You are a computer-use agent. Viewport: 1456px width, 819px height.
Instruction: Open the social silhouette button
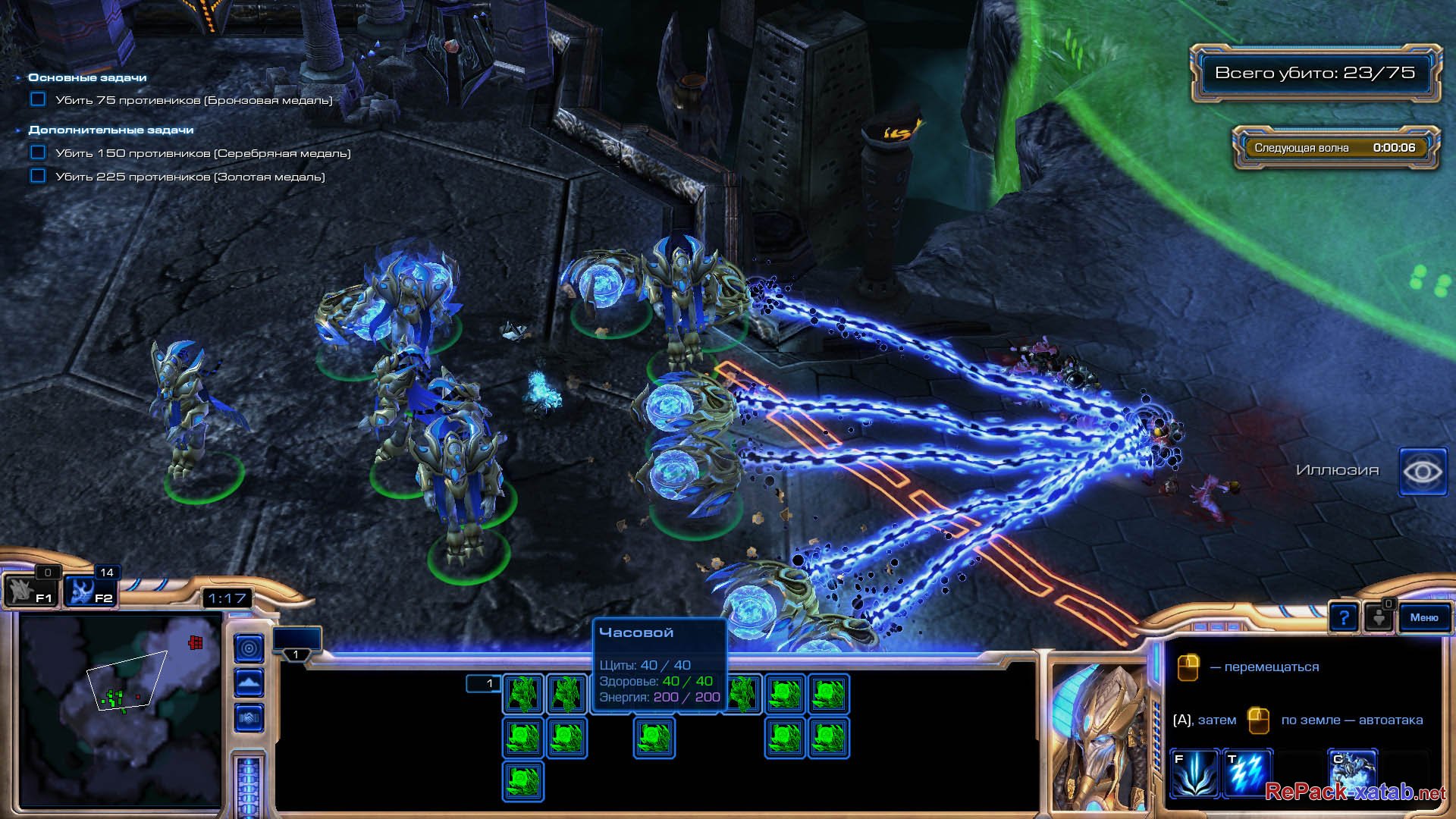click(1378, 618)
